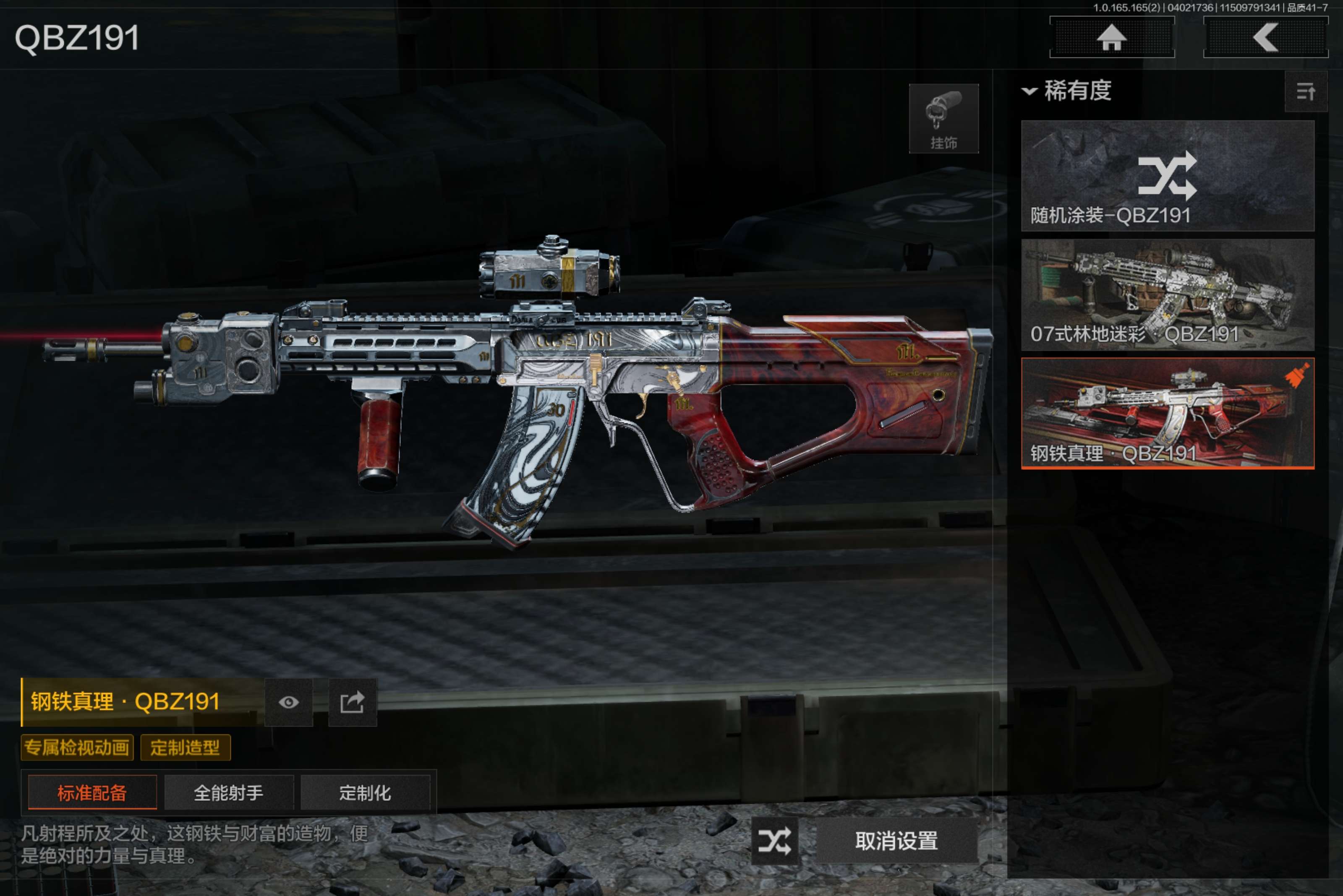Viewport: 1343px width, 896px height.
Task: Open the 定制化 tab
Action: pyautogui.click(x=365, y=792)
